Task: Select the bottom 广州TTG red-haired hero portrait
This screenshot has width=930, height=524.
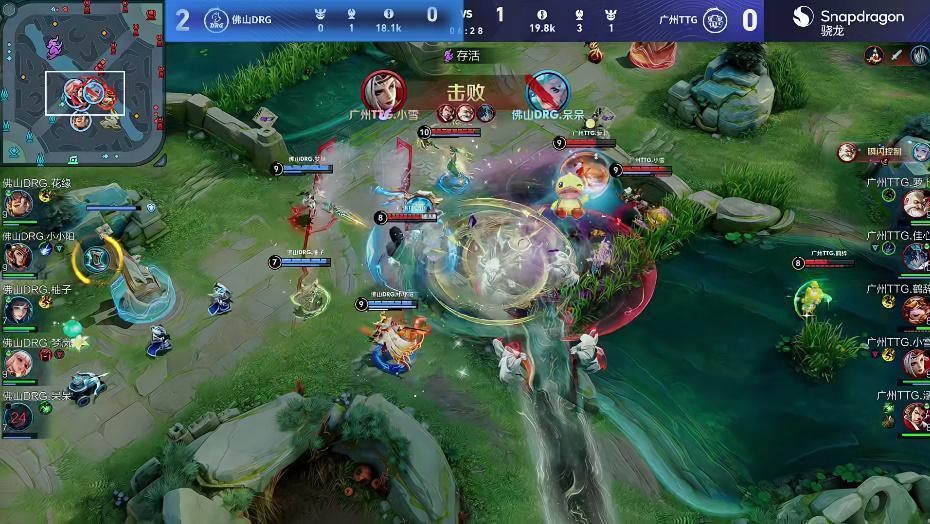Action: (x=915, y=416)
